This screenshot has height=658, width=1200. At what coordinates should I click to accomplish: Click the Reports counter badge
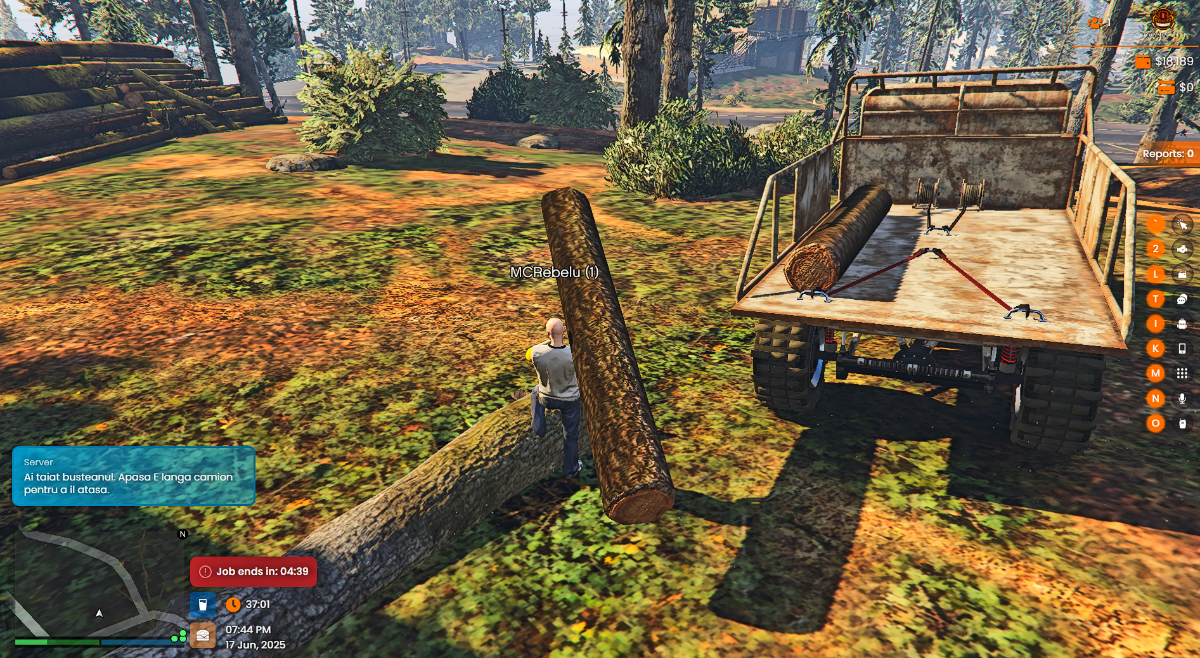tap(1167, 154)
